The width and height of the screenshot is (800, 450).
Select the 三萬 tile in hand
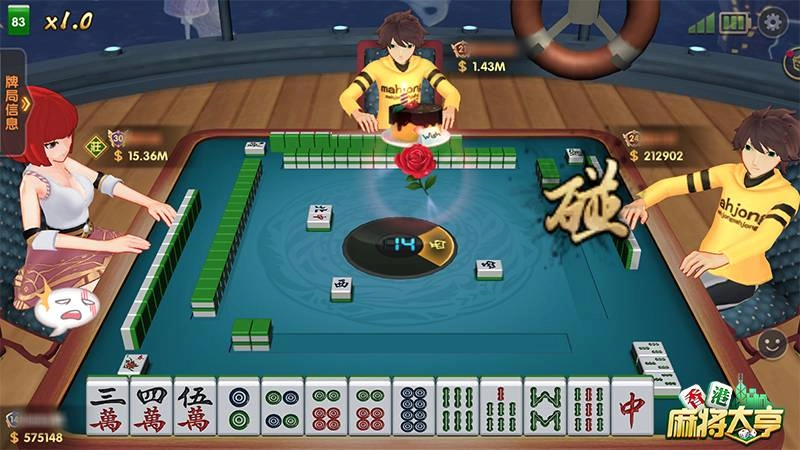107,408
